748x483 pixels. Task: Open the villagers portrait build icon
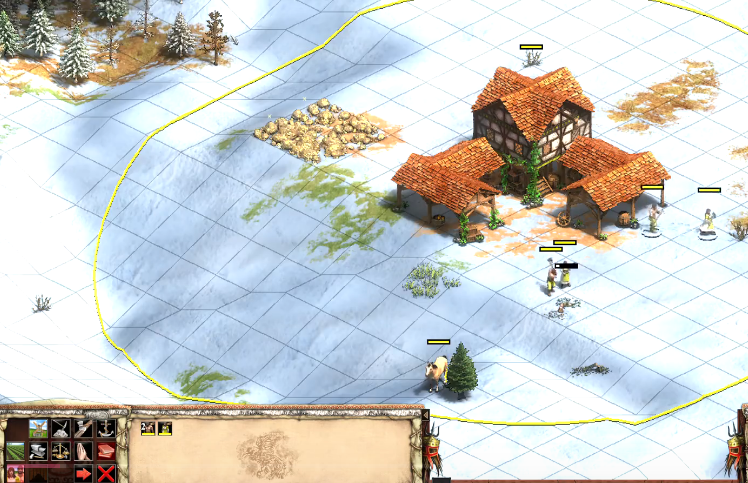[x=16, y=473]
